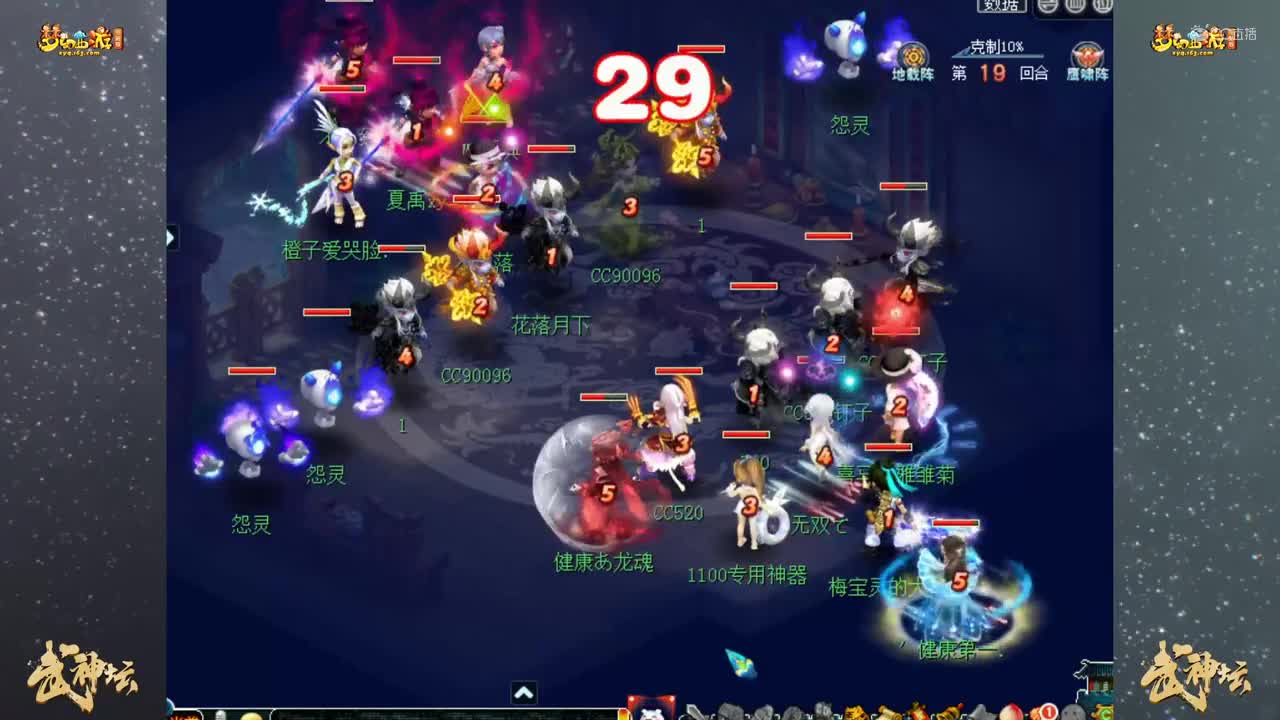Expand the left-edge sidebar arrow

[x=170, y=238]
